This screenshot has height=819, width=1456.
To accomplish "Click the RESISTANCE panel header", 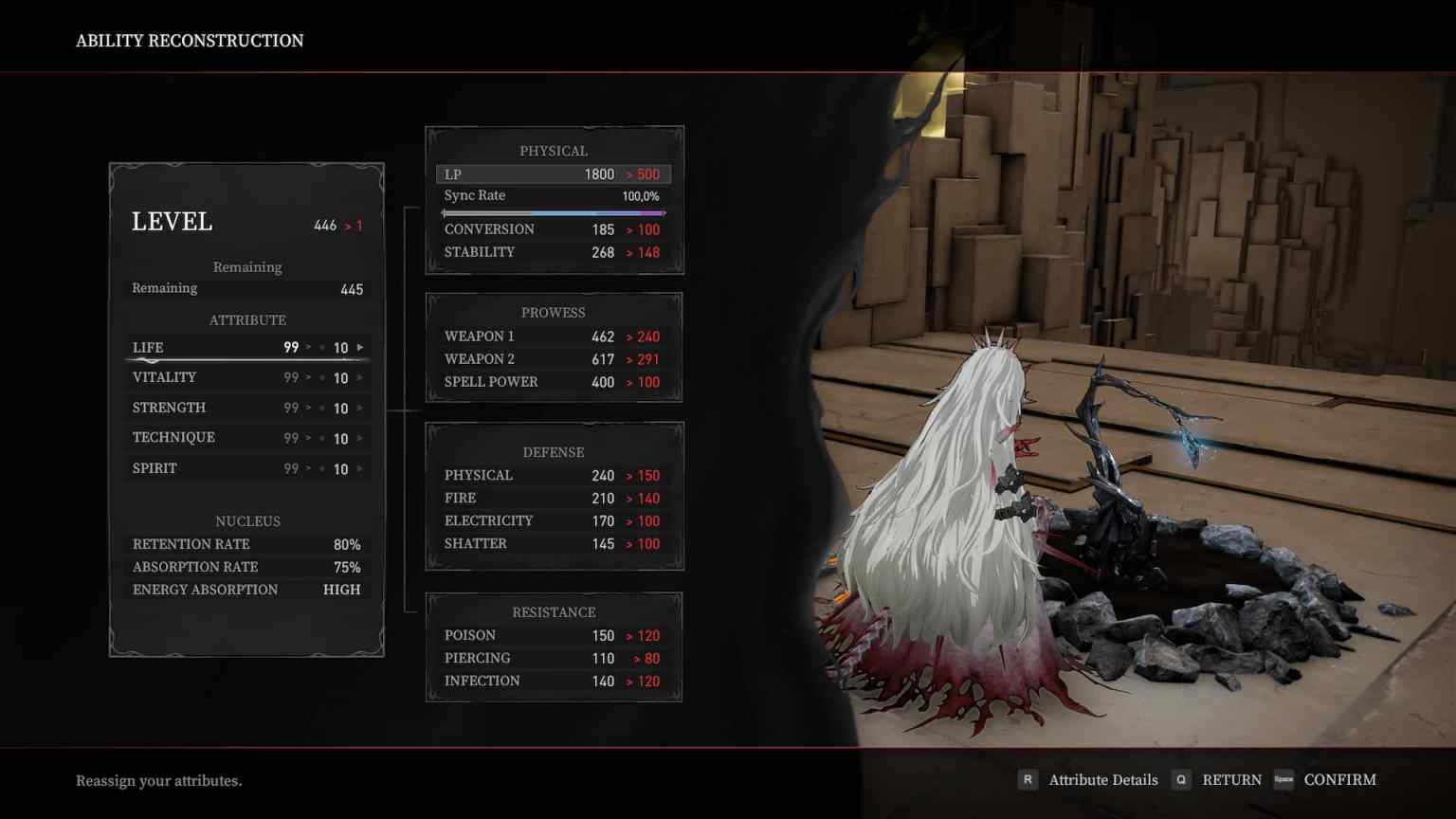I will (x=555, y=611).
